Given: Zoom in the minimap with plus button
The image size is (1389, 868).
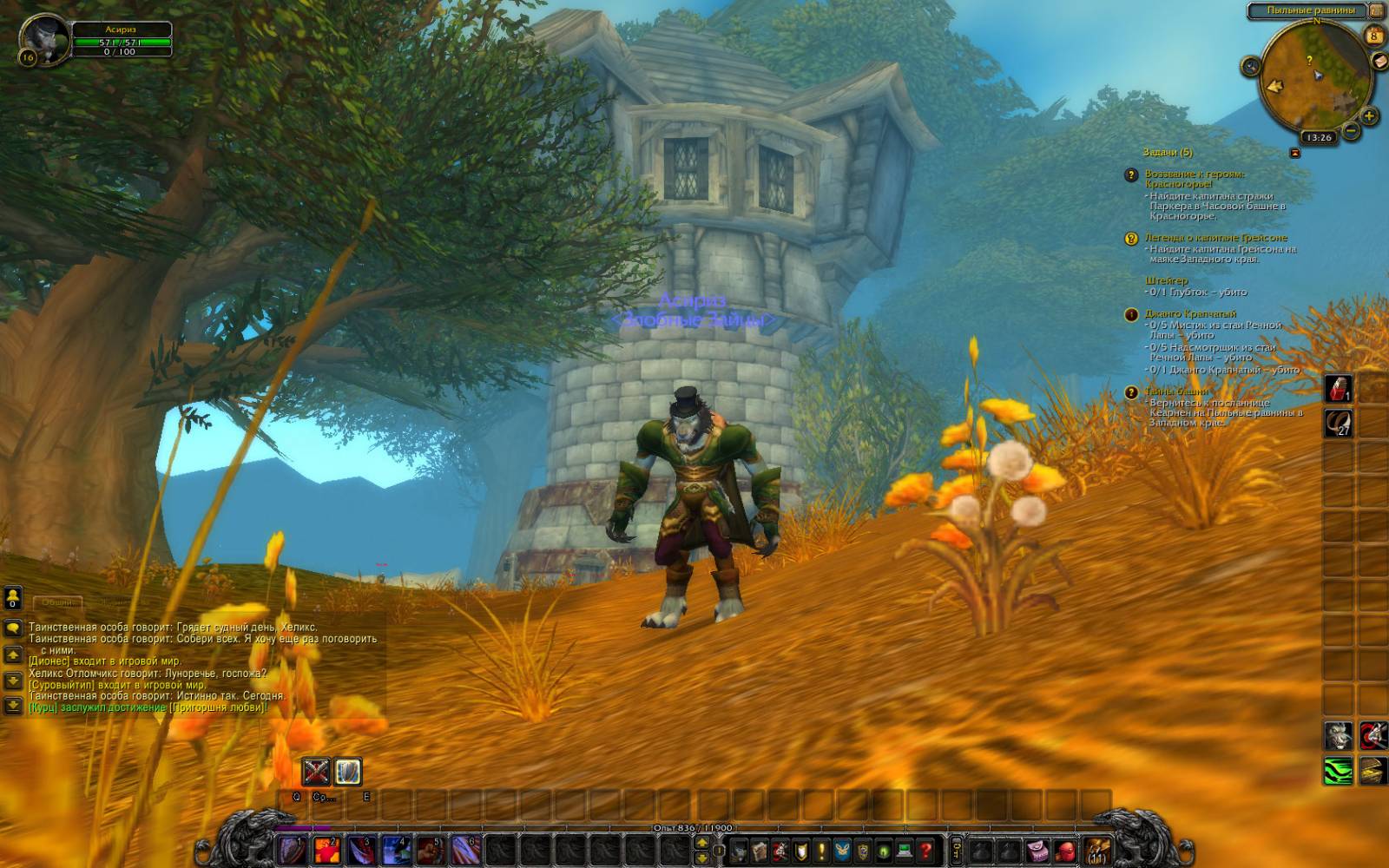Looking at the screenshot, I should pyautogui.click(x=1369, y=115).
